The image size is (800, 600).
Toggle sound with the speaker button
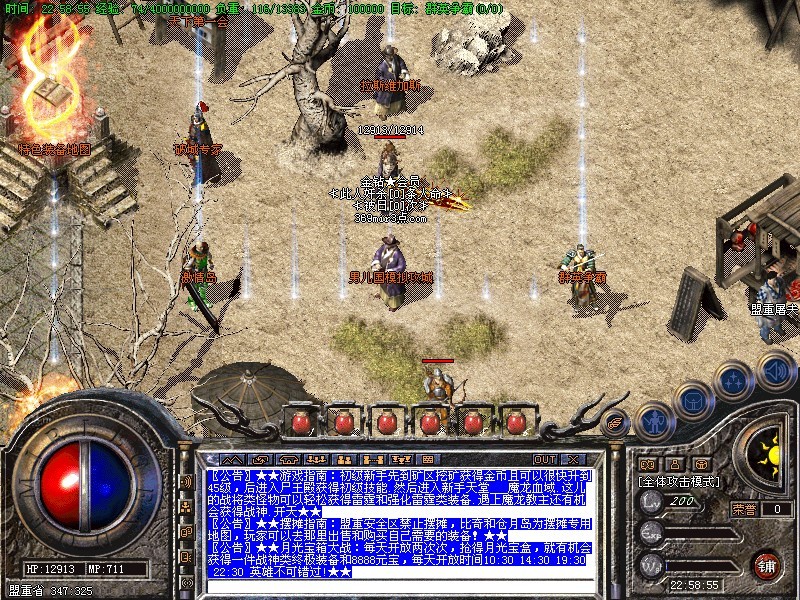[775, 369]
